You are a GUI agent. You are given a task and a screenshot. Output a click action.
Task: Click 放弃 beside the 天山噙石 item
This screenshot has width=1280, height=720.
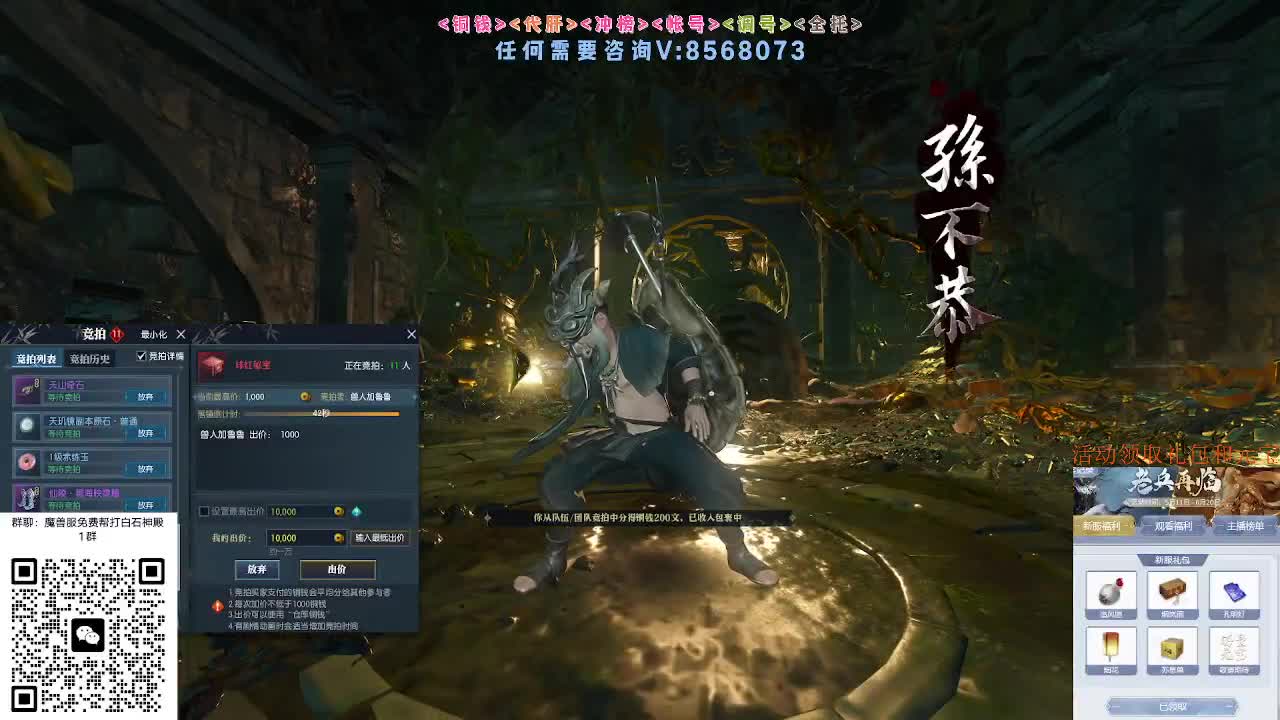tap(146, 394)
